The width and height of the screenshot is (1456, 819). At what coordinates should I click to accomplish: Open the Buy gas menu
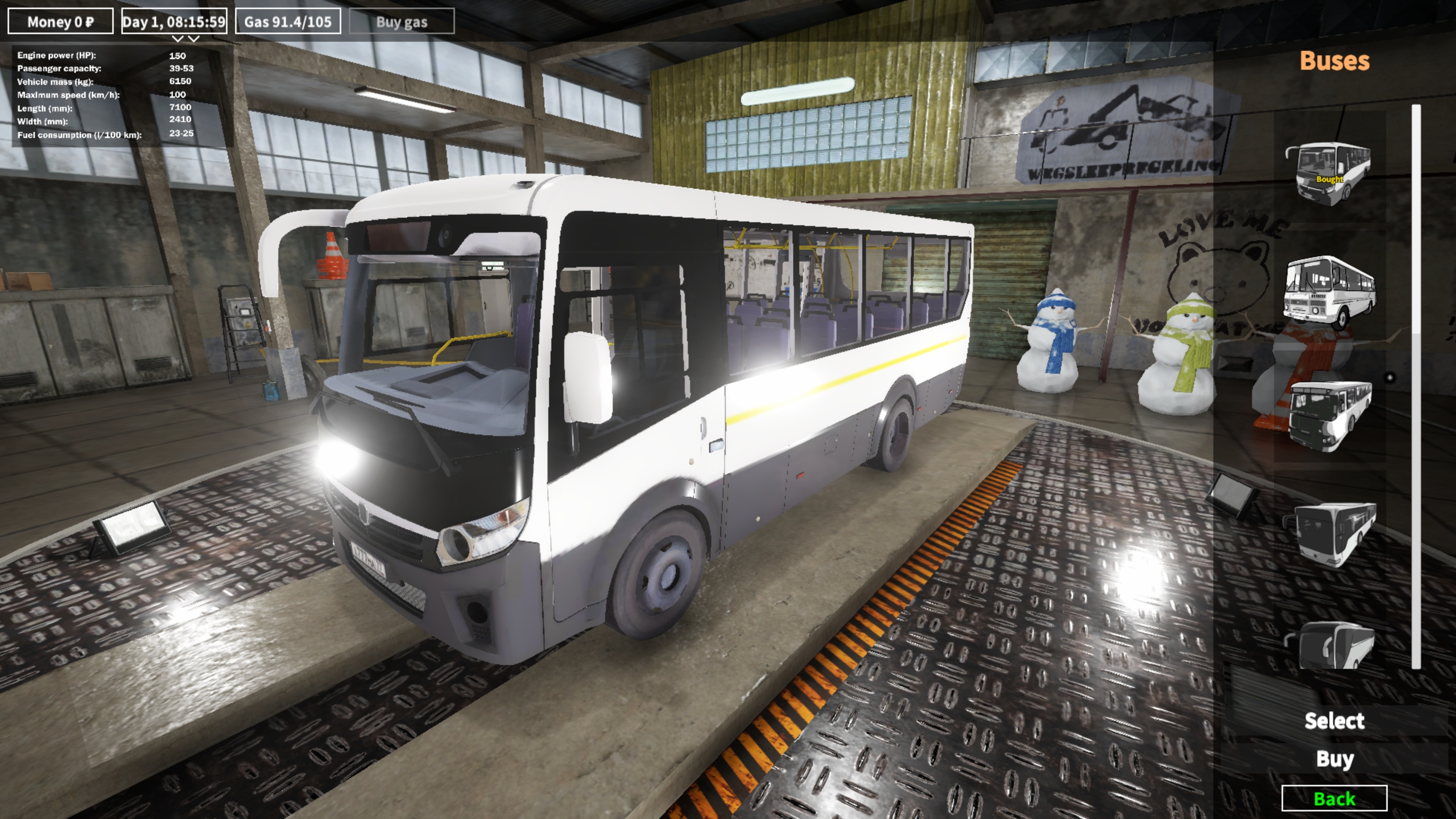(x=403, y=22)
